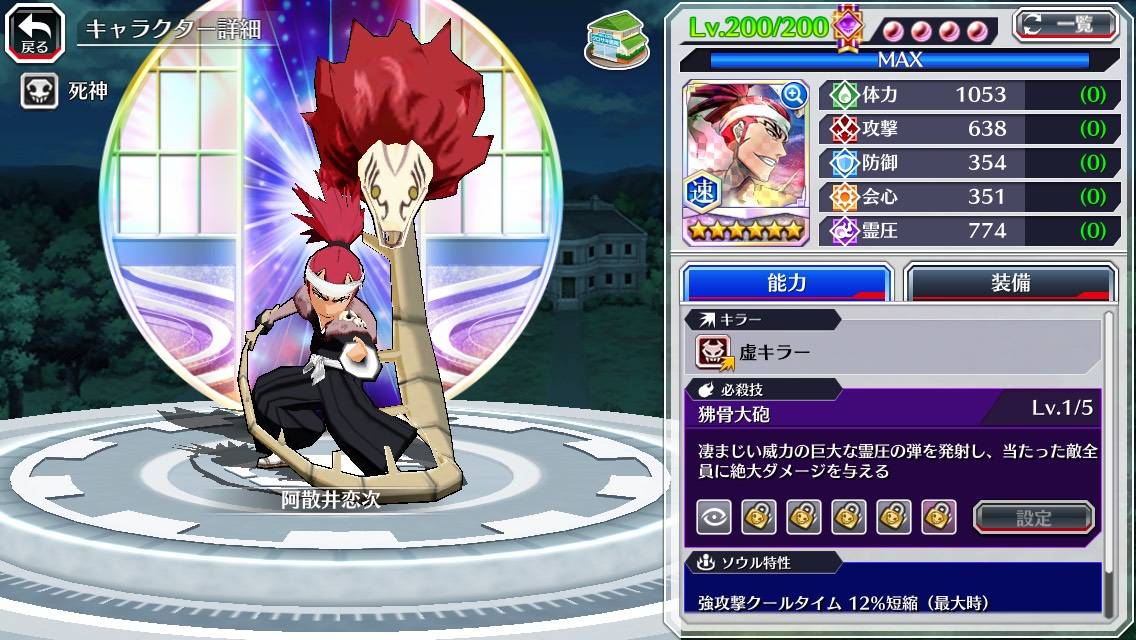
Task: Click the 設定 button
Action: click(x=1033, y=517)
